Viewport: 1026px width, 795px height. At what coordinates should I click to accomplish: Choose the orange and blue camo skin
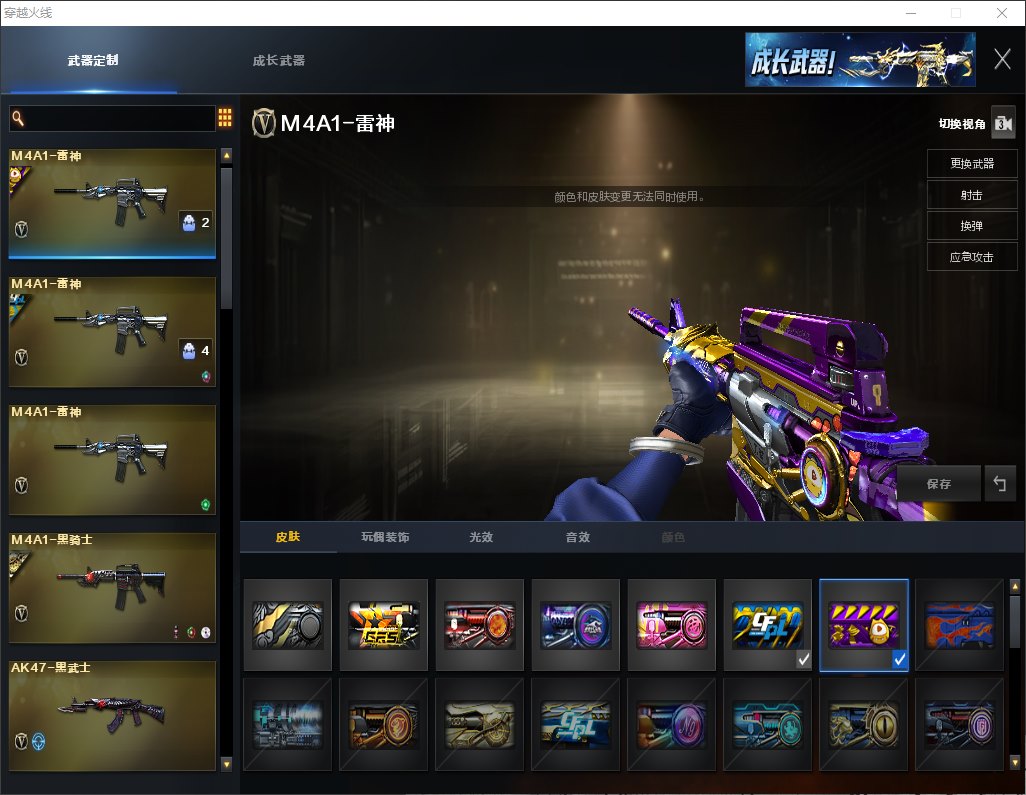959,625
